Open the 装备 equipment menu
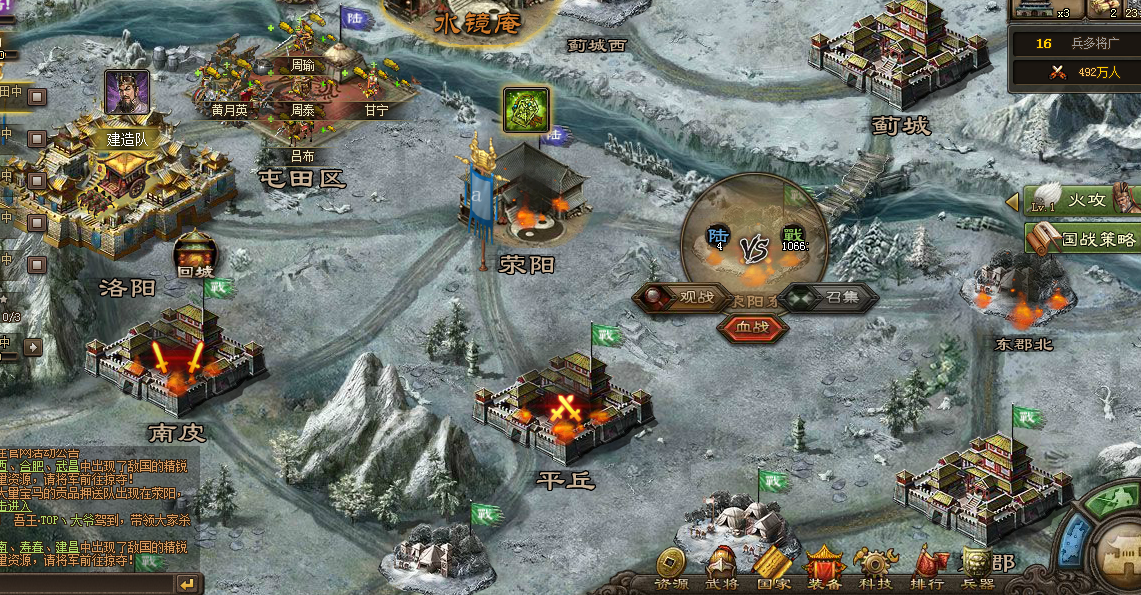1141x595 pixels. pyautogui.click(x=825, y=568)
